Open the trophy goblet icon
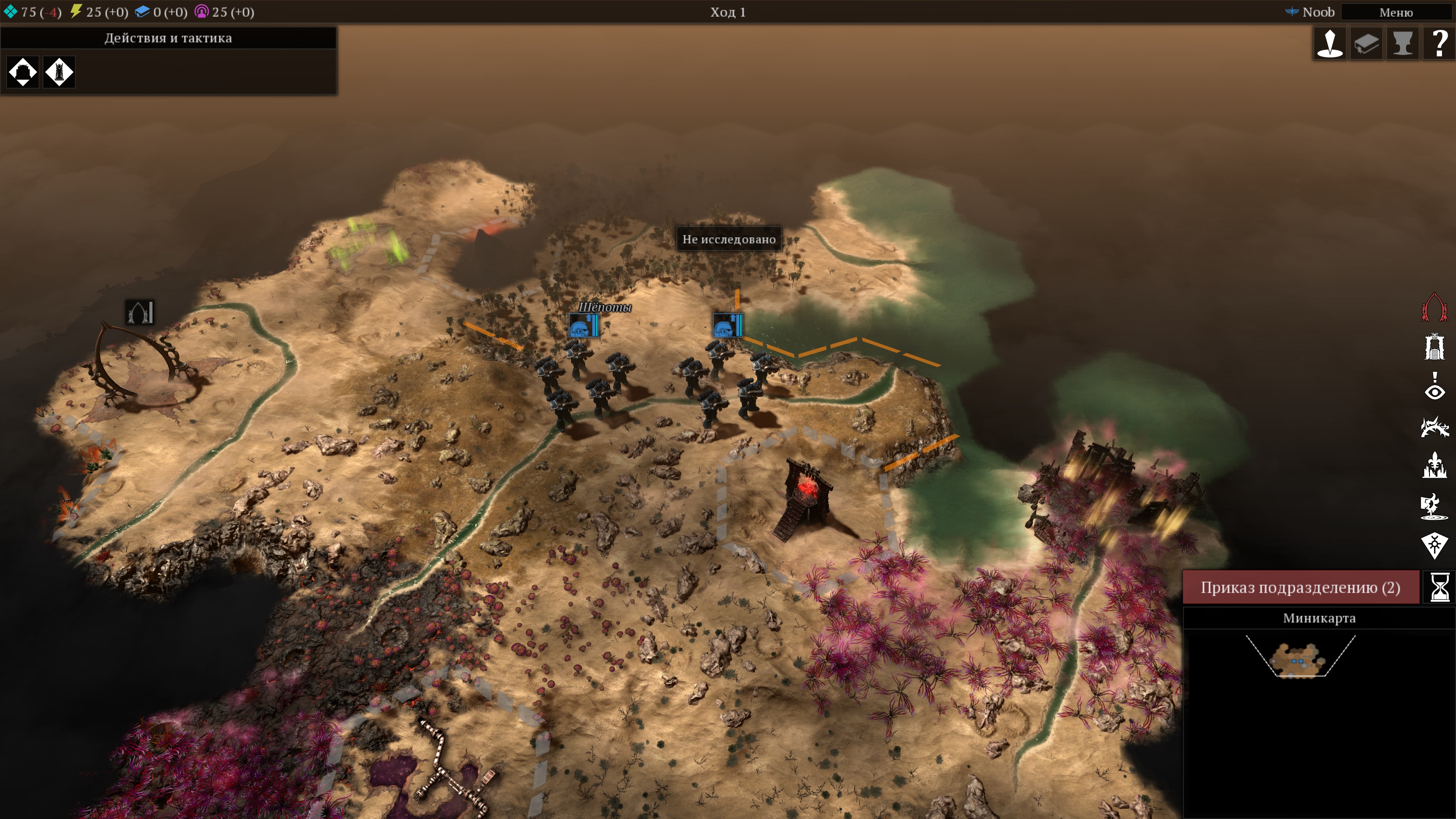1456x819 pixels. tap(1402, 44)
